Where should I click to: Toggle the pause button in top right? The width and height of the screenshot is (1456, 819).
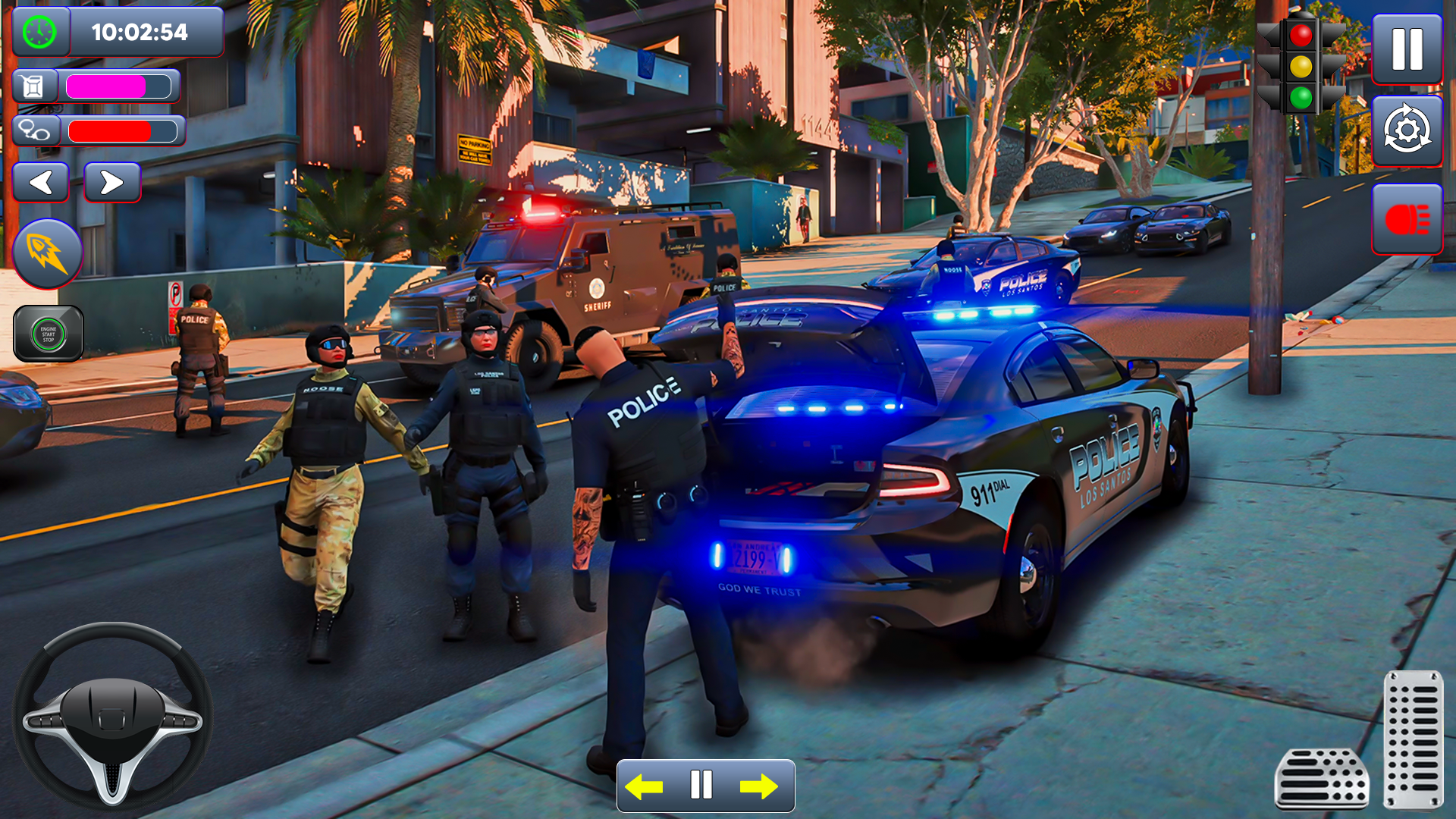pyautogui.click(x=1407, y=49)
